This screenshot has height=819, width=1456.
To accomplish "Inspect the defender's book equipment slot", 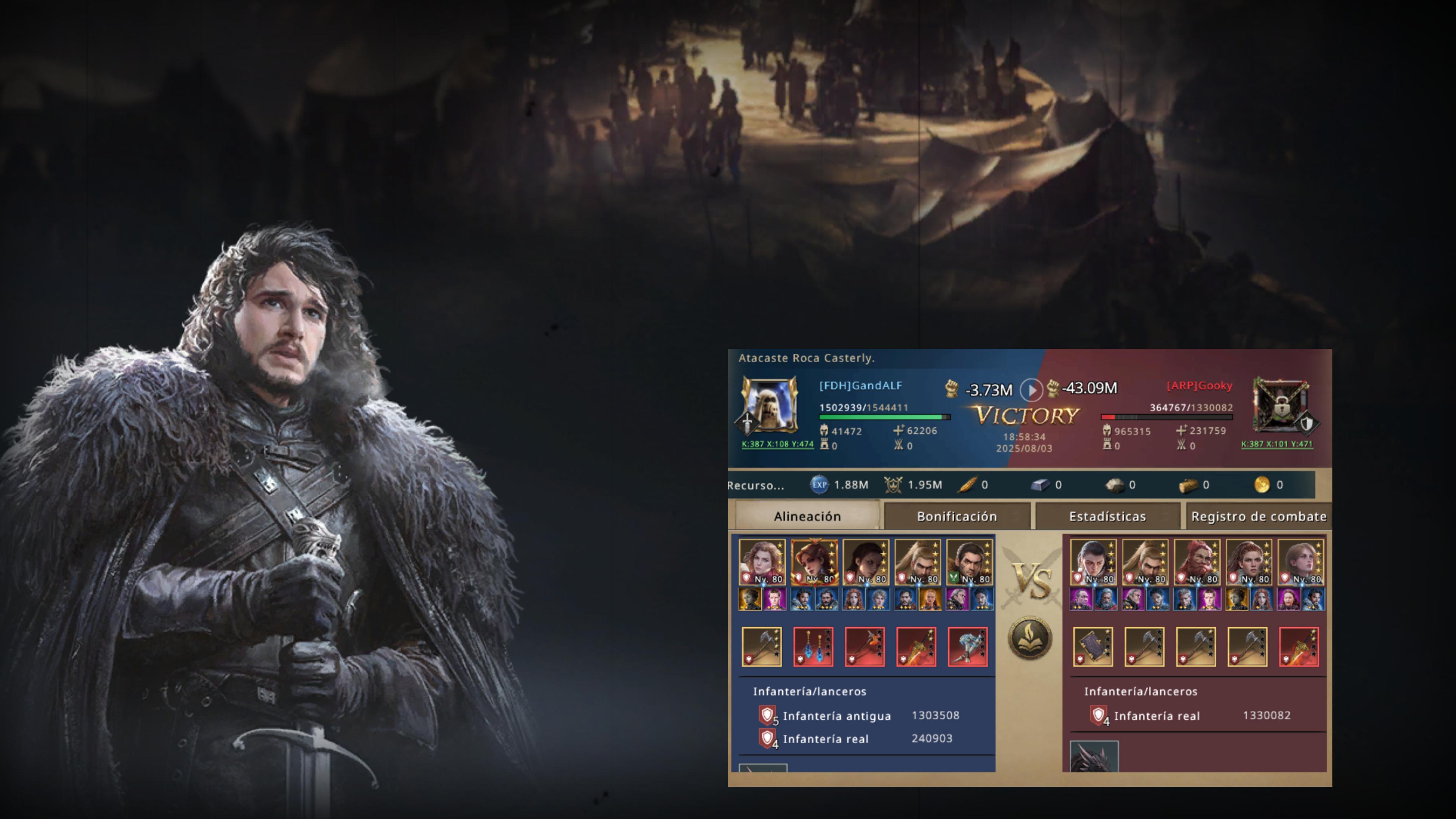I will pos(1092,646).
